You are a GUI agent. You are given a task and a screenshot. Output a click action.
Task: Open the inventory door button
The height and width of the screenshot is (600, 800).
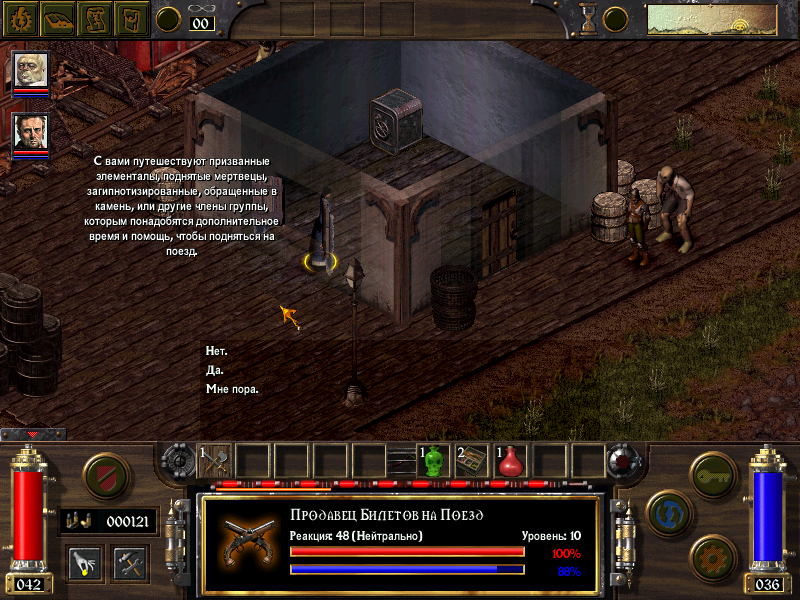coord(131,18)
